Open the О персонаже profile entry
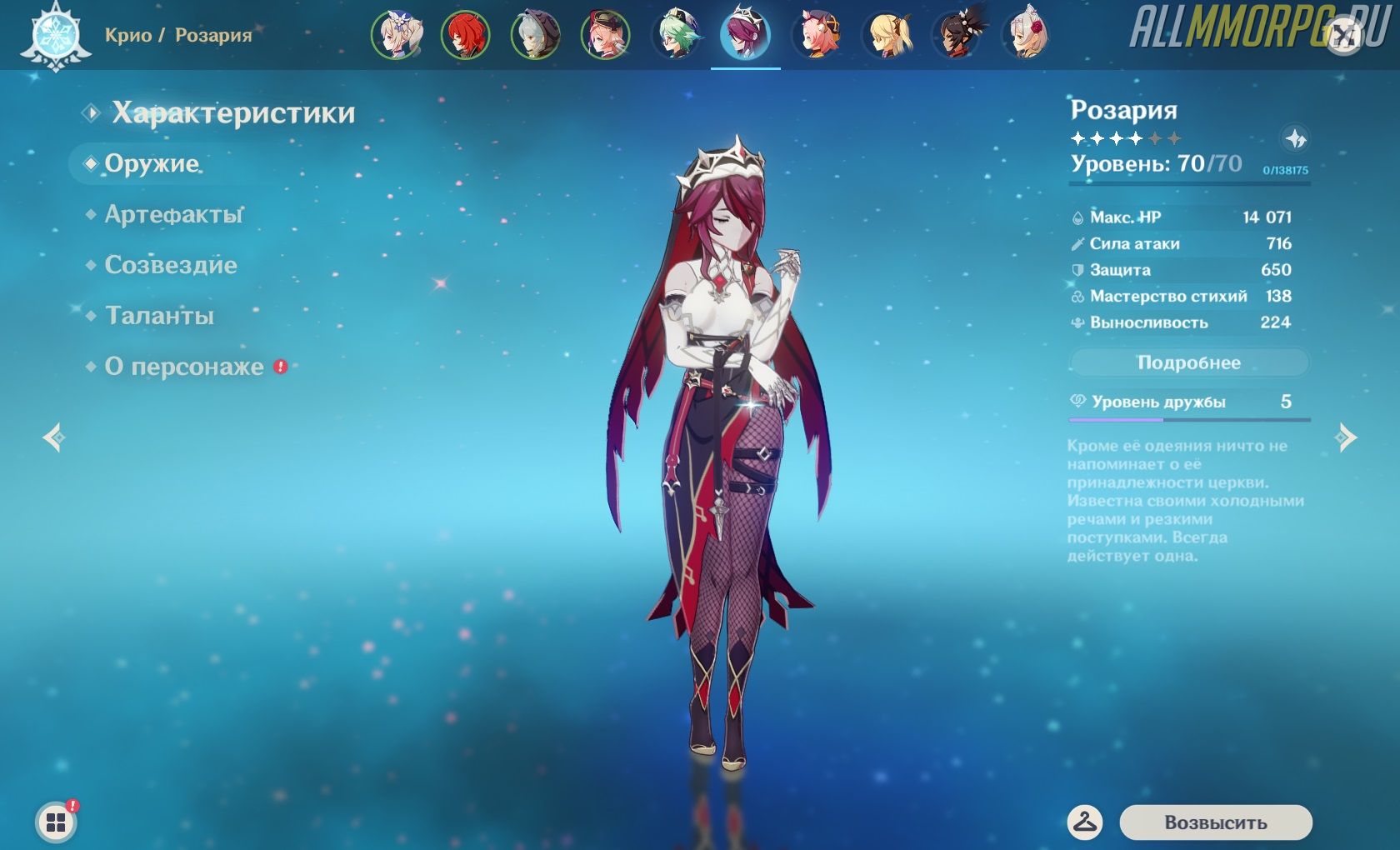This screenshot has width=1400, height=850. click(184, 367)
